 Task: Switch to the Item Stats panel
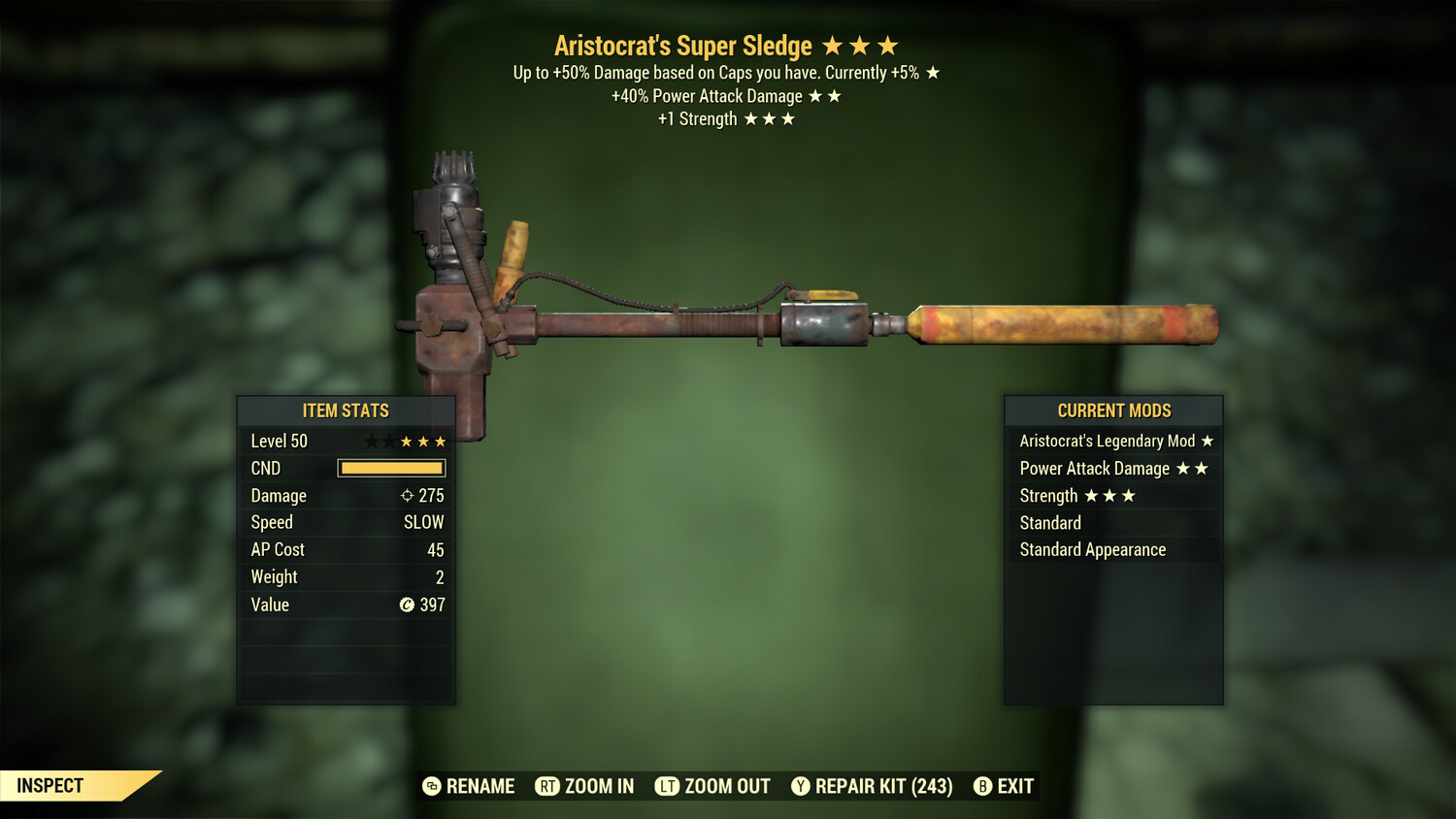(346, 410)
